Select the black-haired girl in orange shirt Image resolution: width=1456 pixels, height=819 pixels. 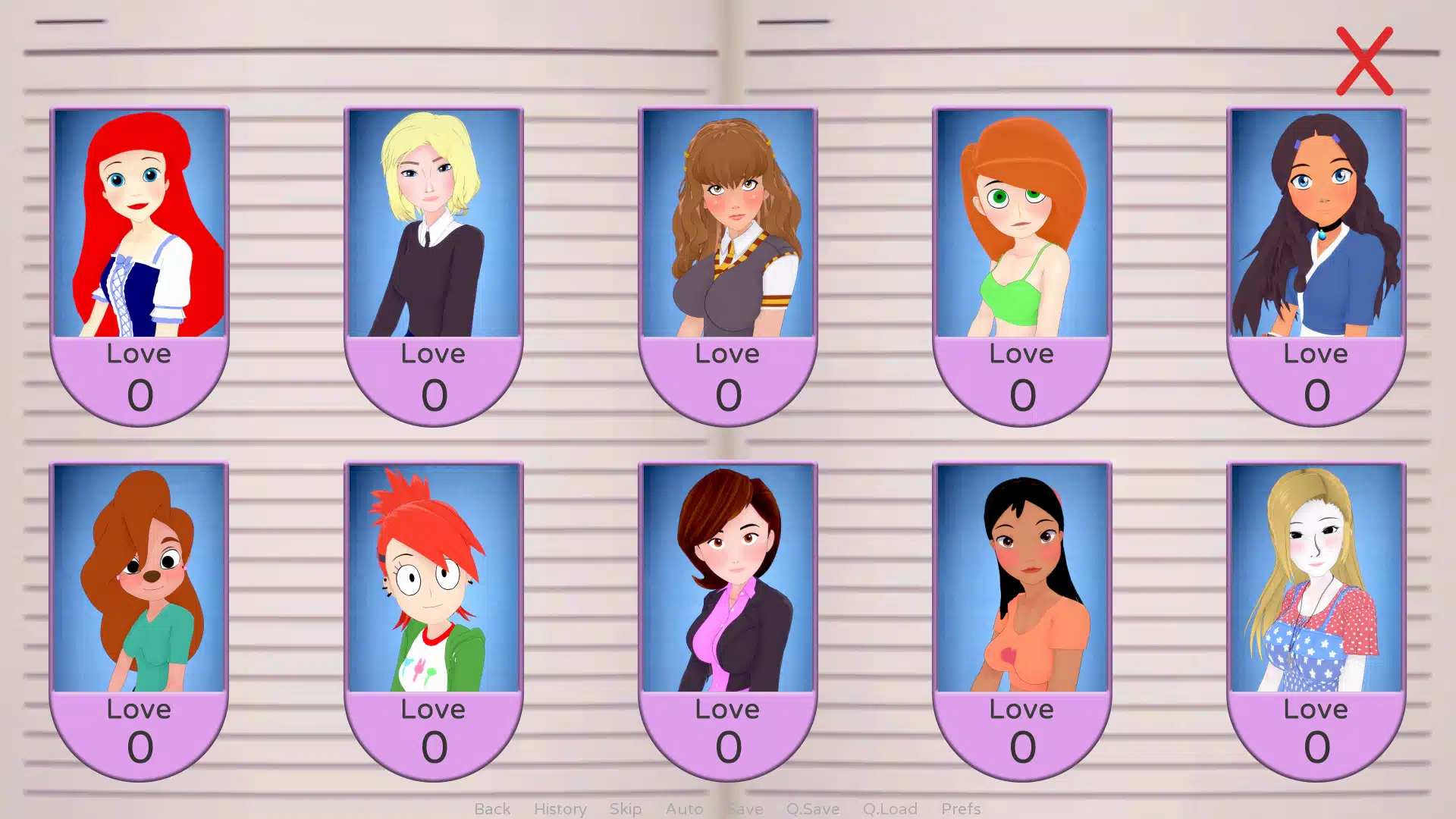(1022, 579)
